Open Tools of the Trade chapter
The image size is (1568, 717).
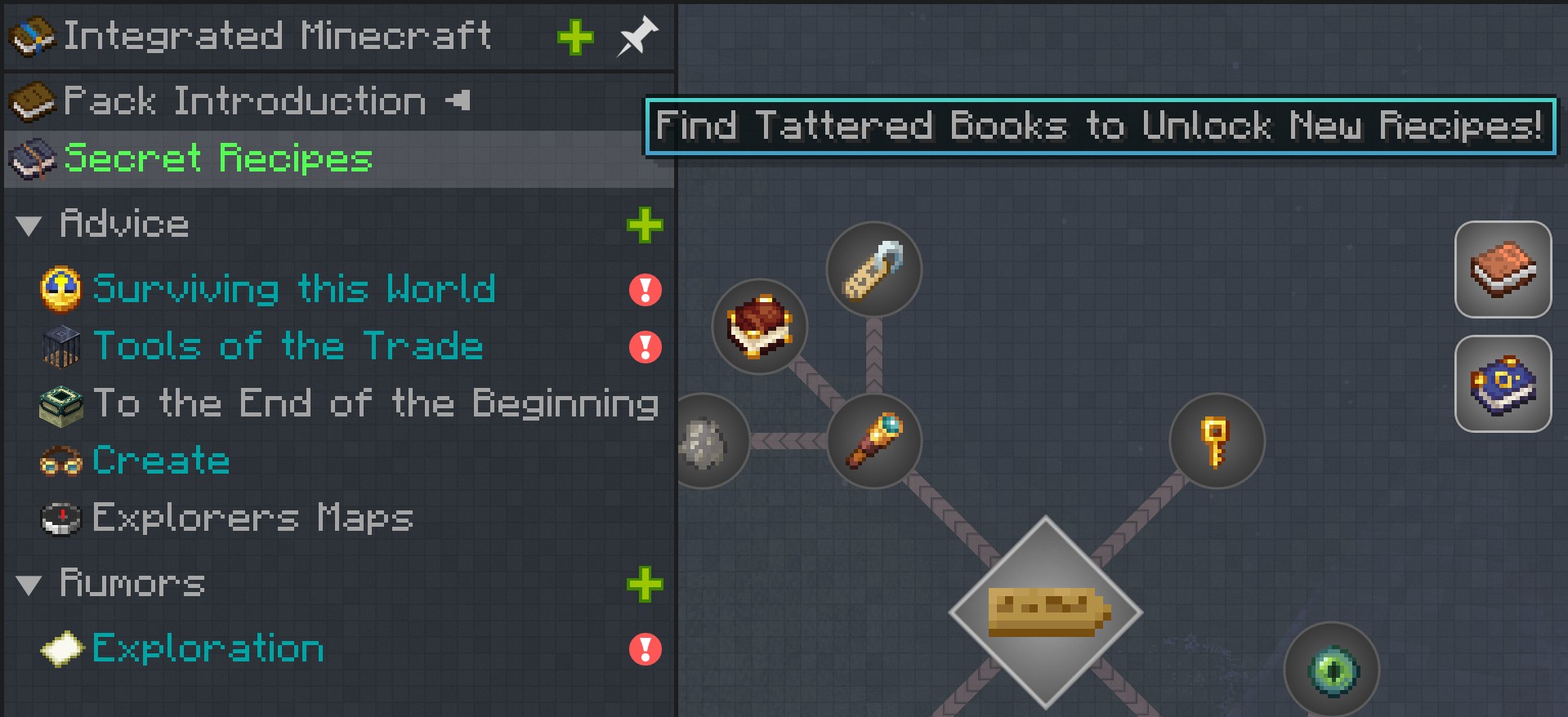click(x=288, y=346)
